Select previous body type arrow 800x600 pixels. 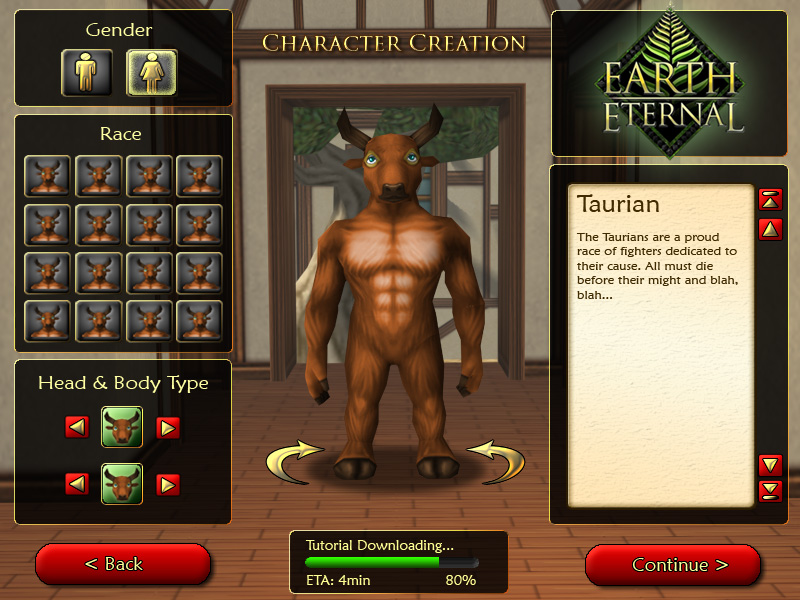[x=77, y=485]
